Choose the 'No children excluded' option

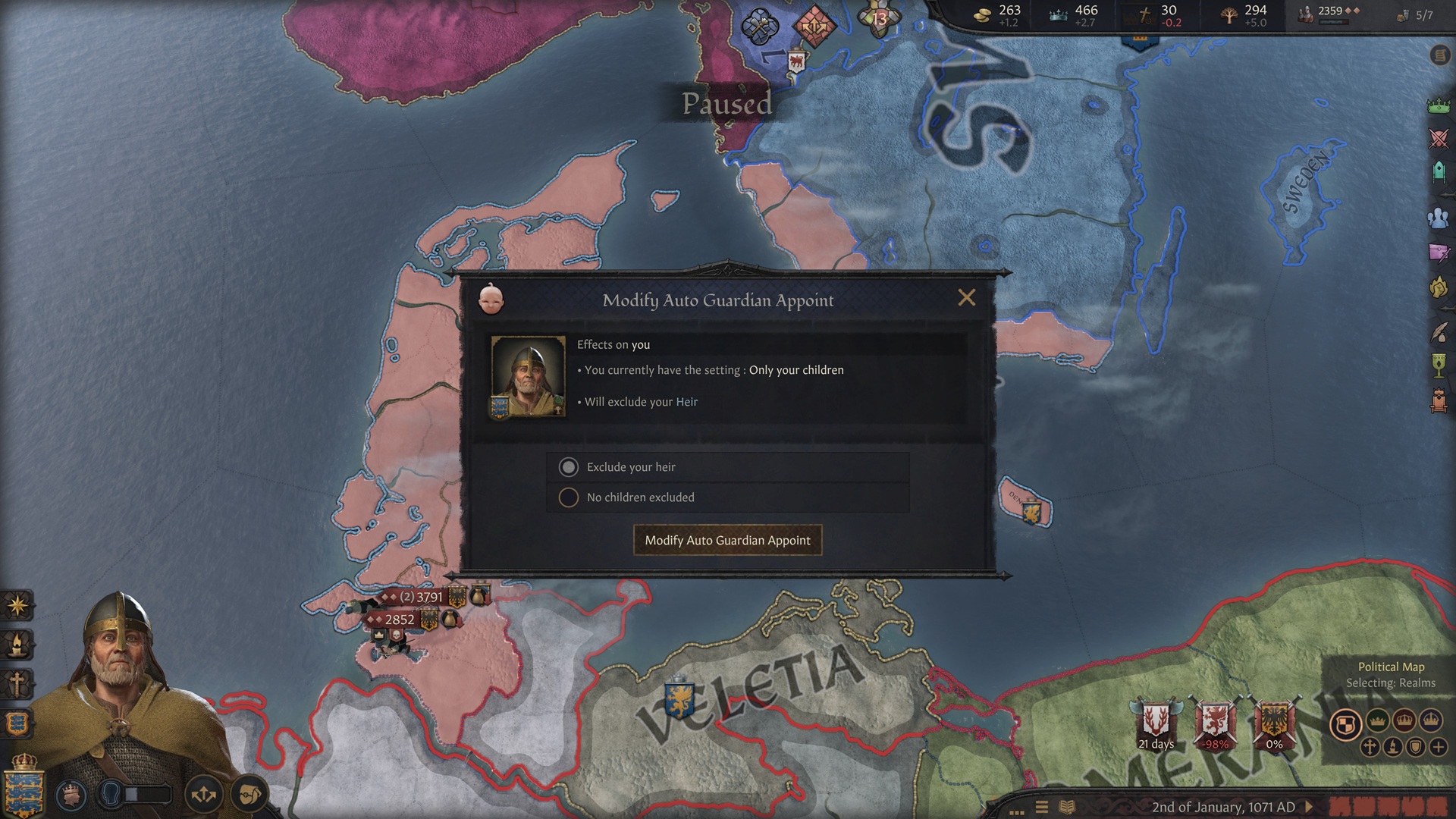coord(569,497)
